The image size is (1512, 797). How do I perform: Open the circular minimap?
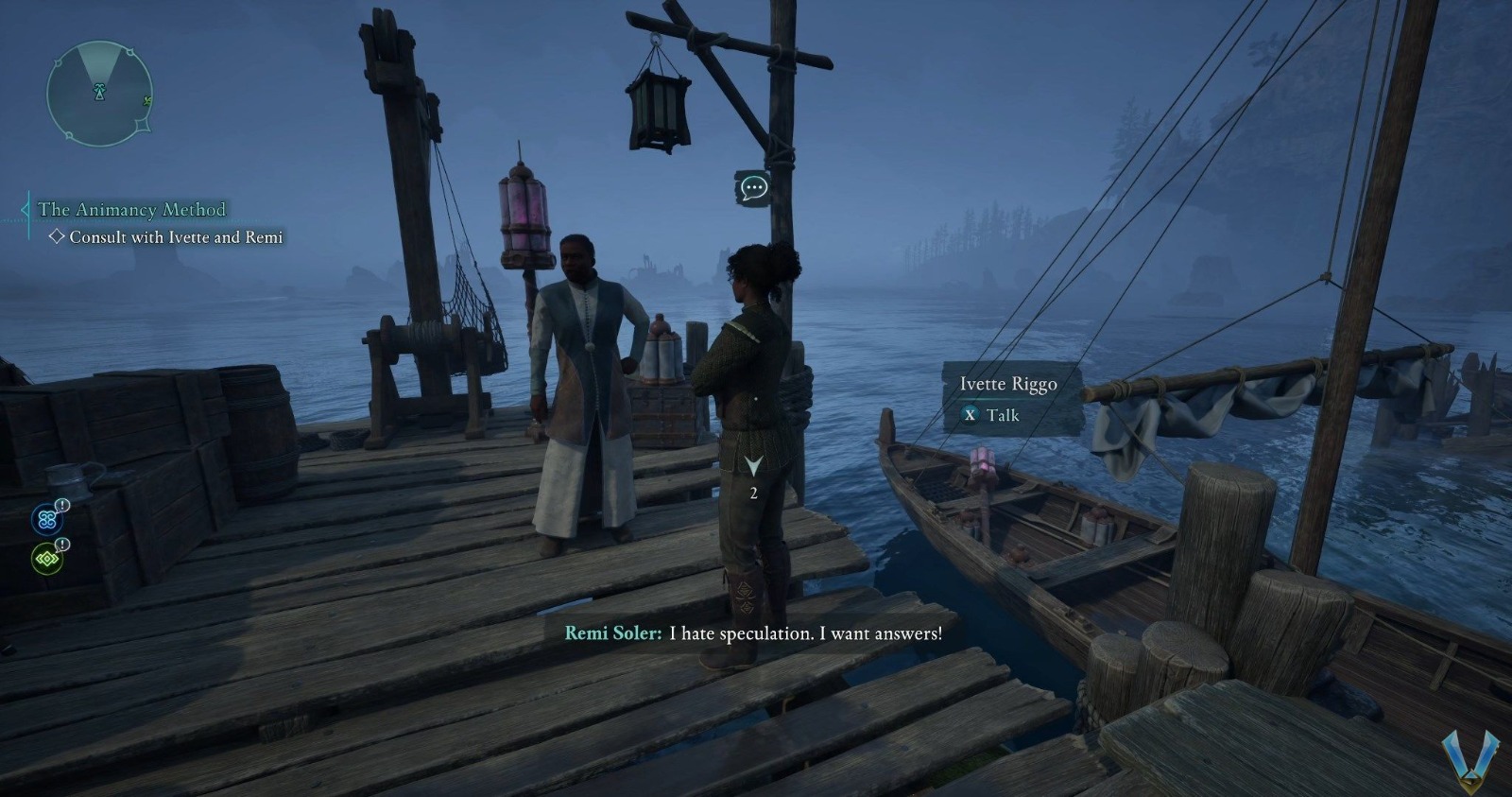(99, 93)
